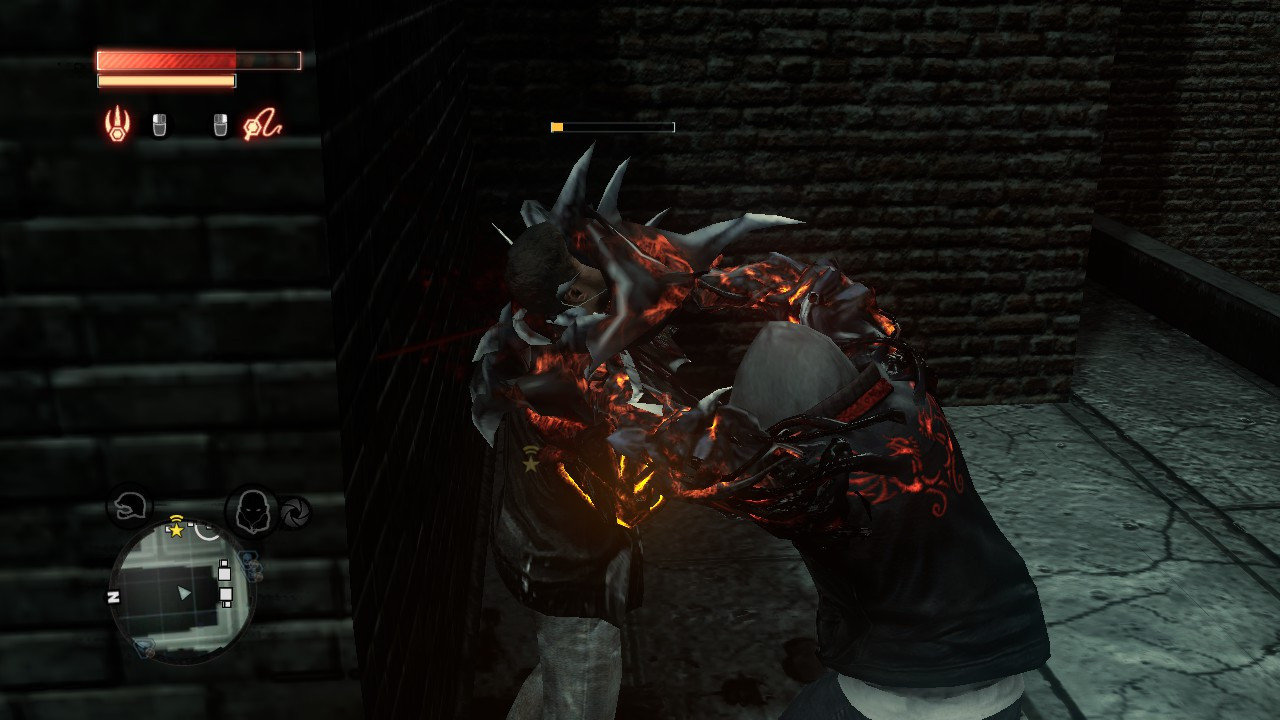Image resolution: width=1280 pixels, height=720 pixels.
Task: Toggle the player direction arrow on the minimap
Action: [183, 594]
